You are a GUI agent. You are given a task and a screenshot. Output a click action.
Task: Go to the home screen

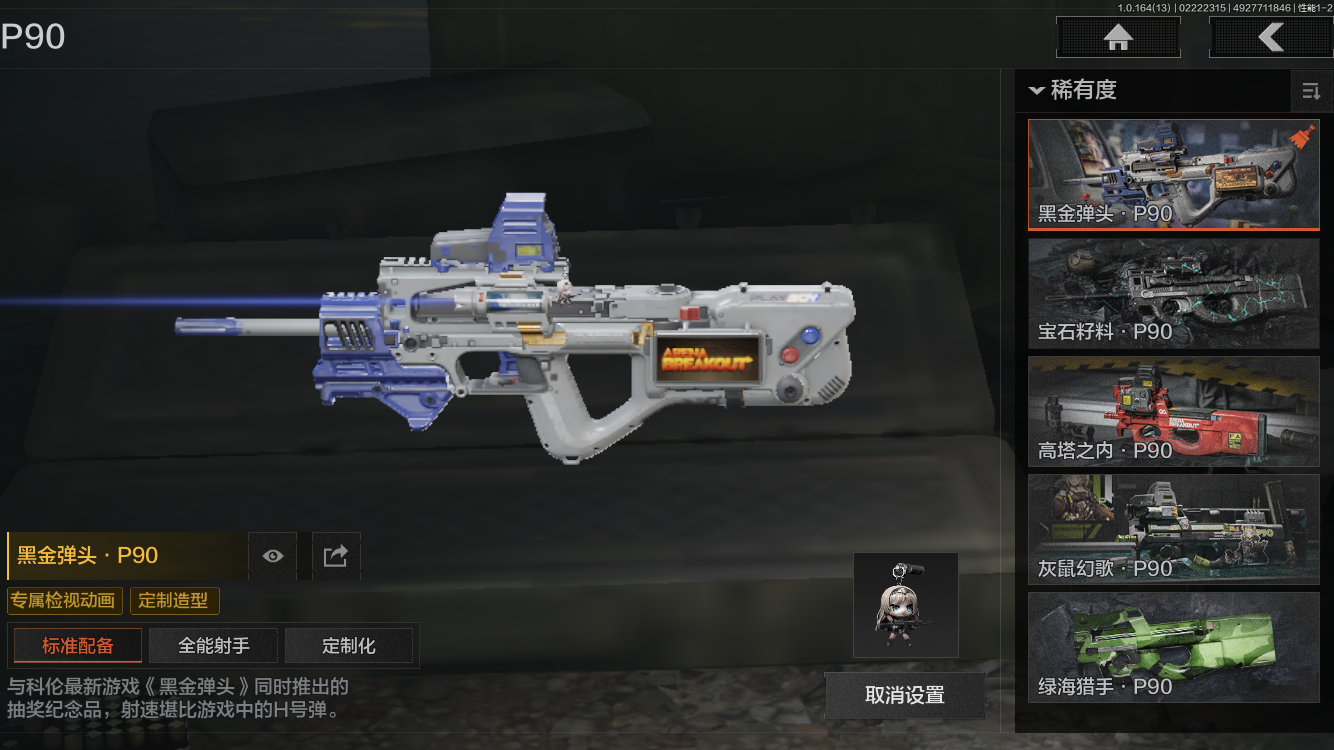pyautogui.click(x=1118, y=38)
